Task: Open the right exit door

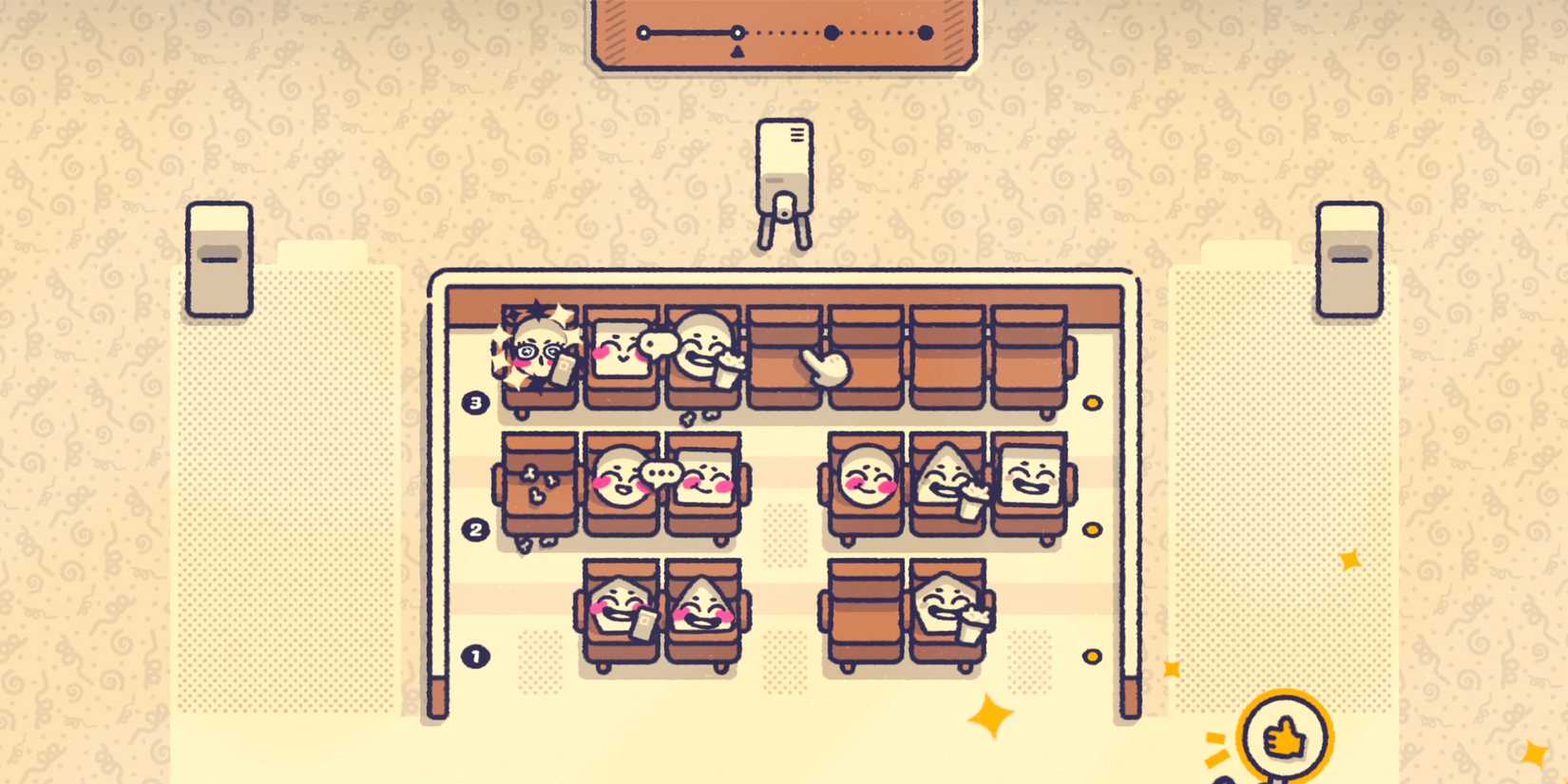Action: 1348,258
